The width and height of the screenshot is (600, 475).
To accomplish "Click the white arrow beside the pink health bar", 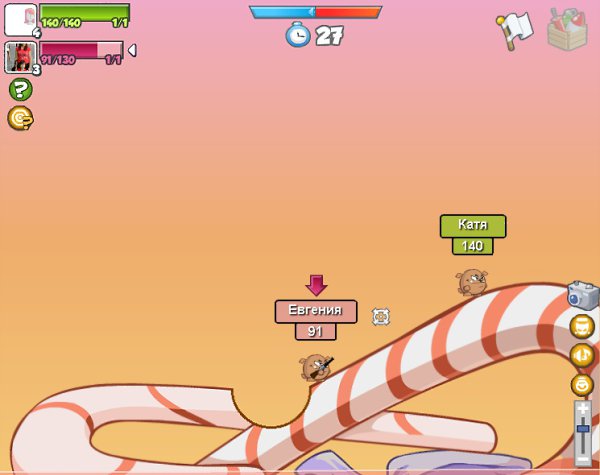I will (132, 50).
